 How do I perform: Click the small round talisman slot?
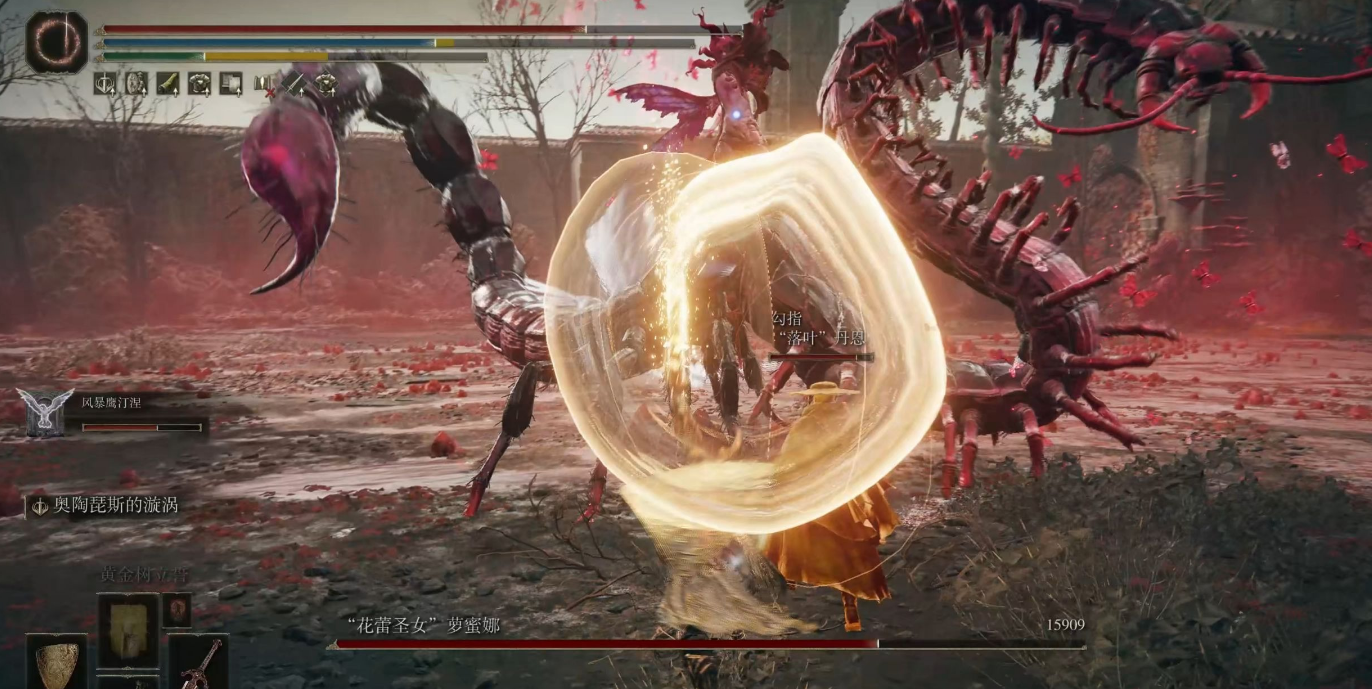point(177,608)
